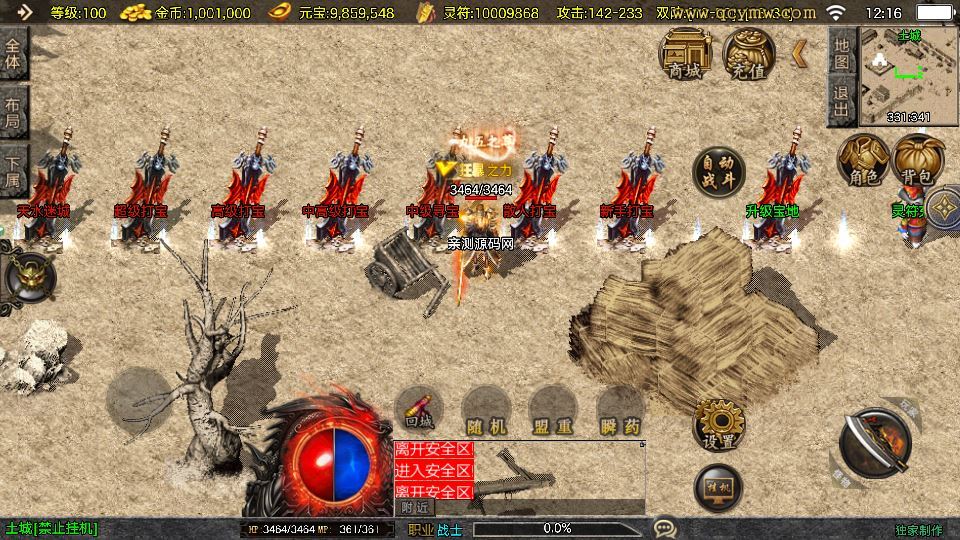Click the monitor icon button below settings
Image resolution: width=960 pixels, height=540 pixels.
719,487
